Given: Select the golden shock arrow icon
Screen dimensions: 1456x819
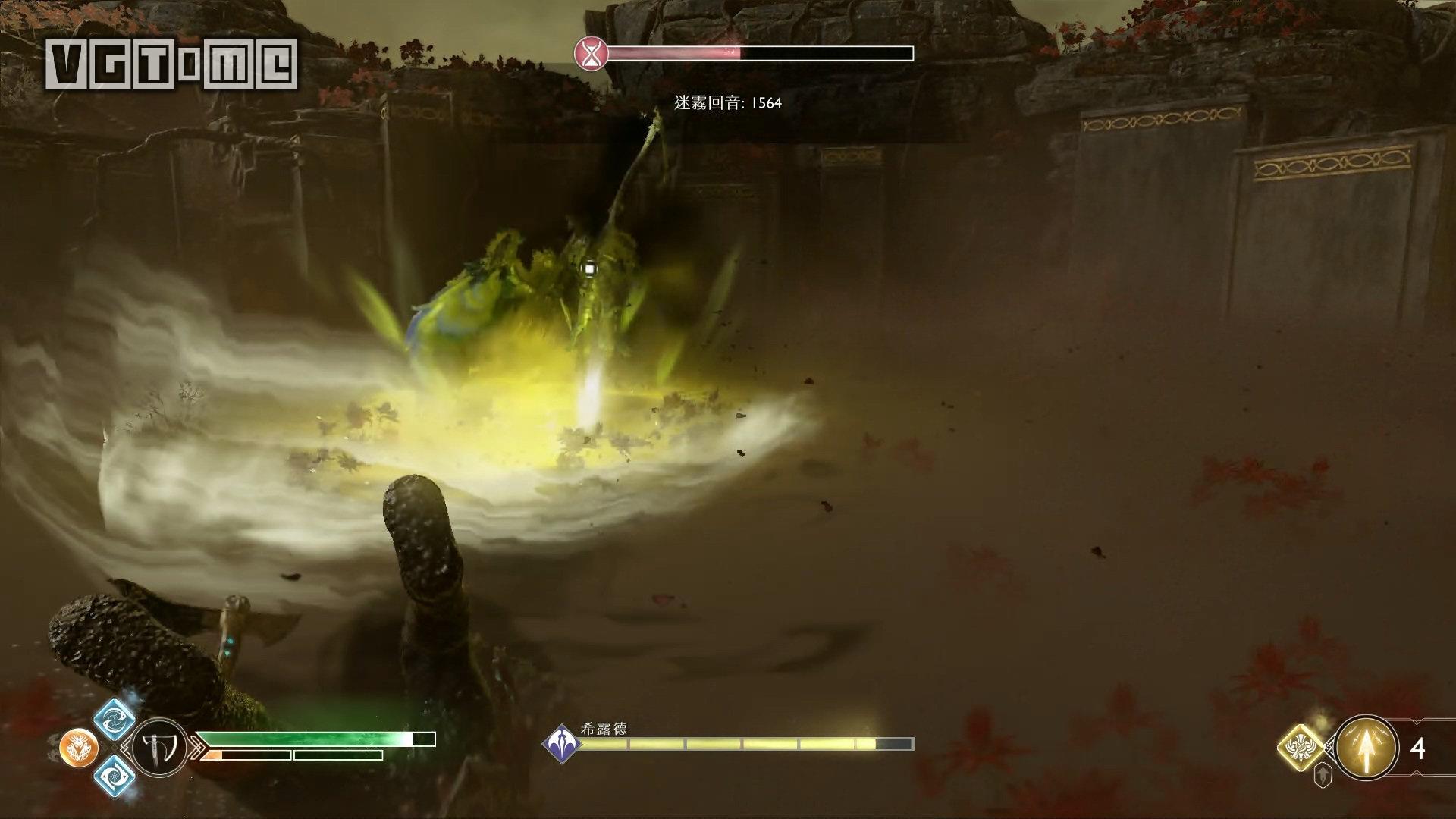Looking at the screenshot, I should point(1367,749).
